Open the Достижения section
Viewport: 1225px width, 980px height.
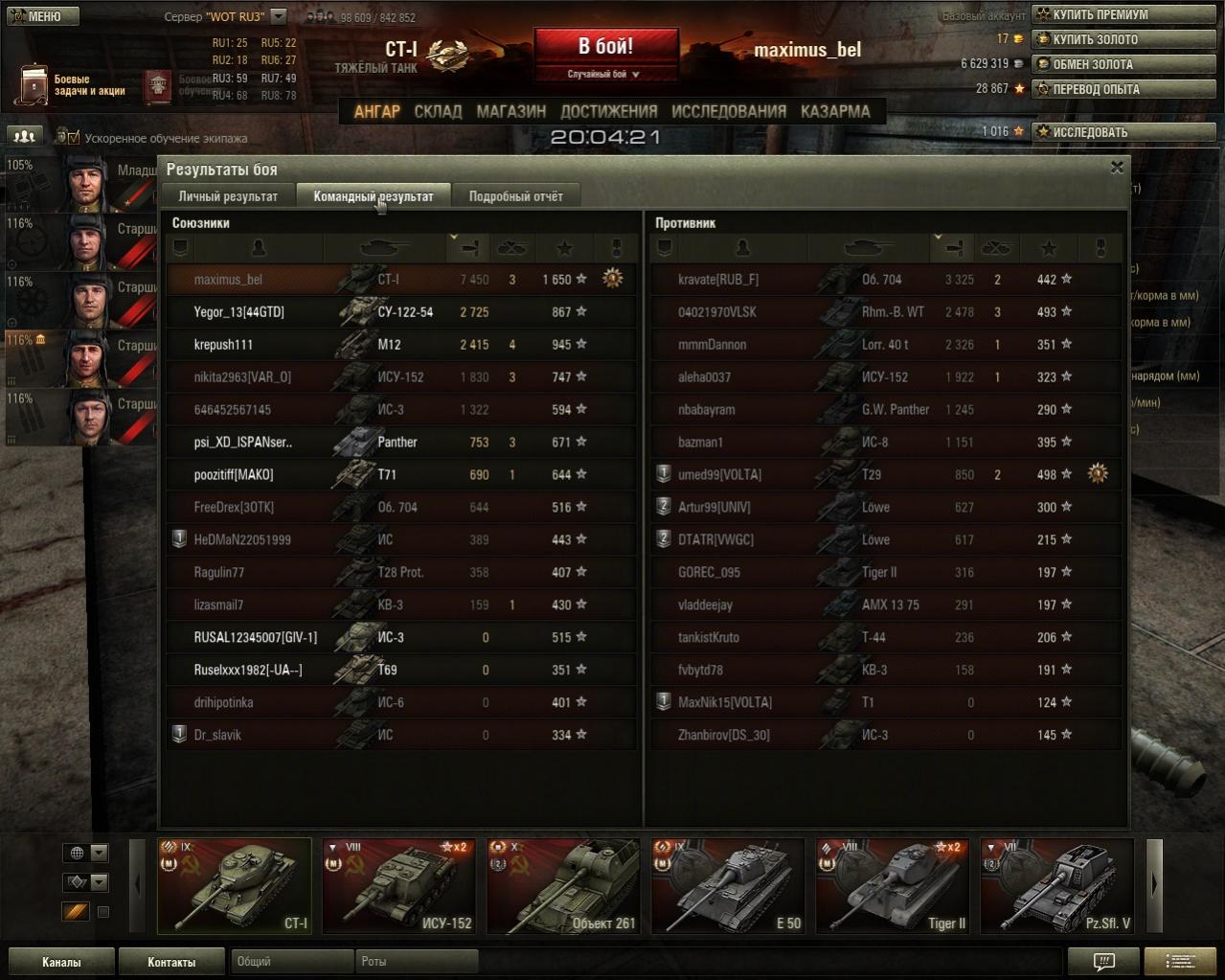pyautogui.click(x=608, y=111)
